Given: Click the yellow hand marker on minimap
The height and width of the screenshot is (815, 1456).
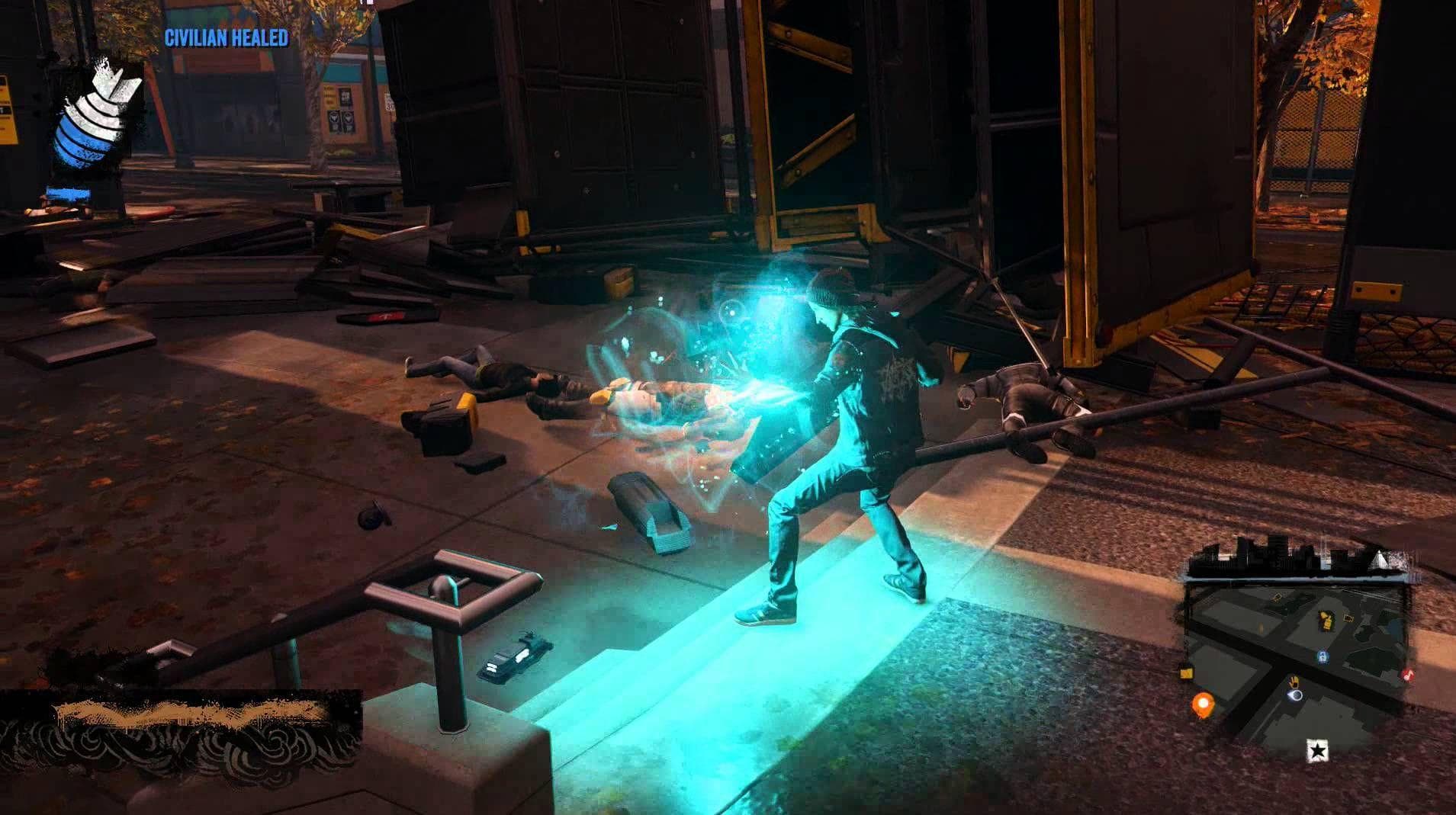Looking at the screenshot, I should click(1294, 681).
